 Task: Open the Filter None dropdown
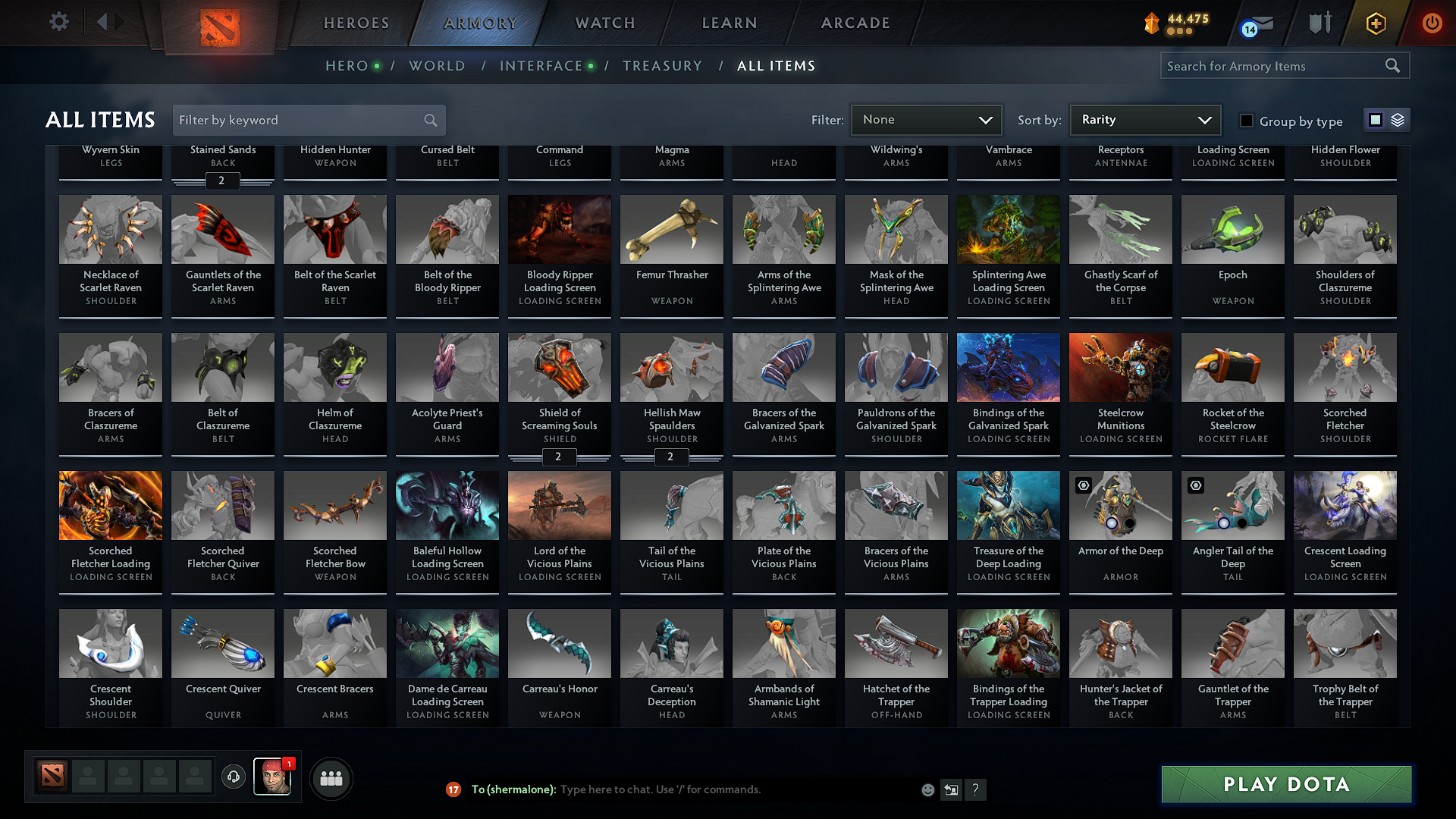pos(925,120)
